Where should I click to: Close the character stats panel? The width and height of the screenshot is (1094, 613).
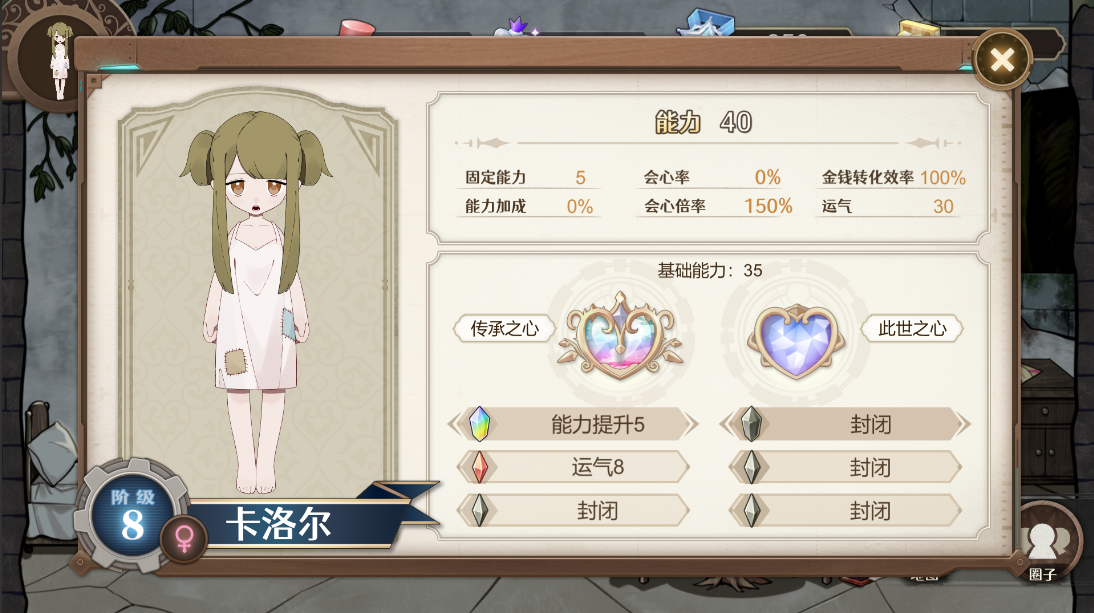click(x=1001, y=60)
